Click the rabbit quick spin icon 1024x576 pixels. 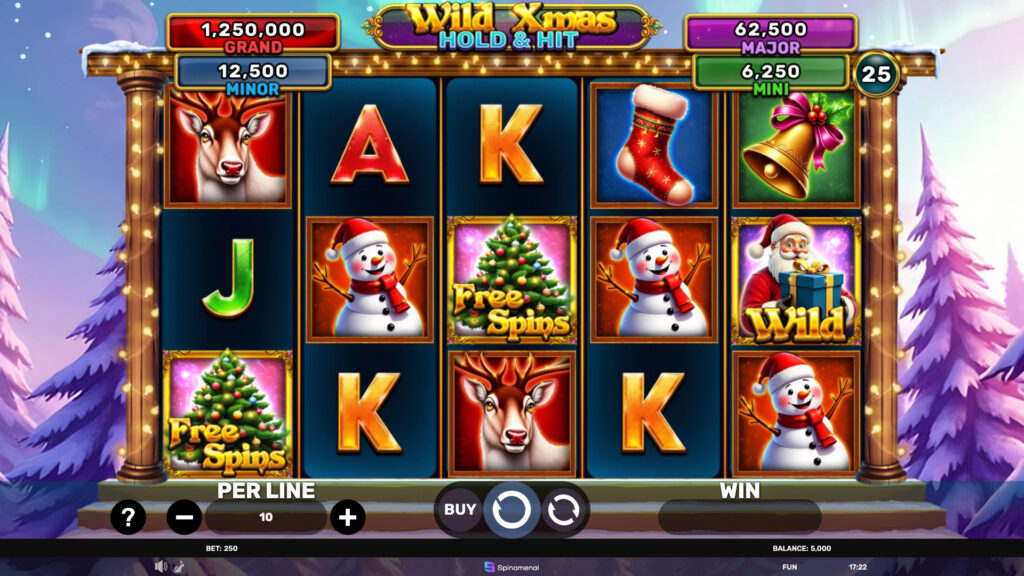click(x=178, y=566)
